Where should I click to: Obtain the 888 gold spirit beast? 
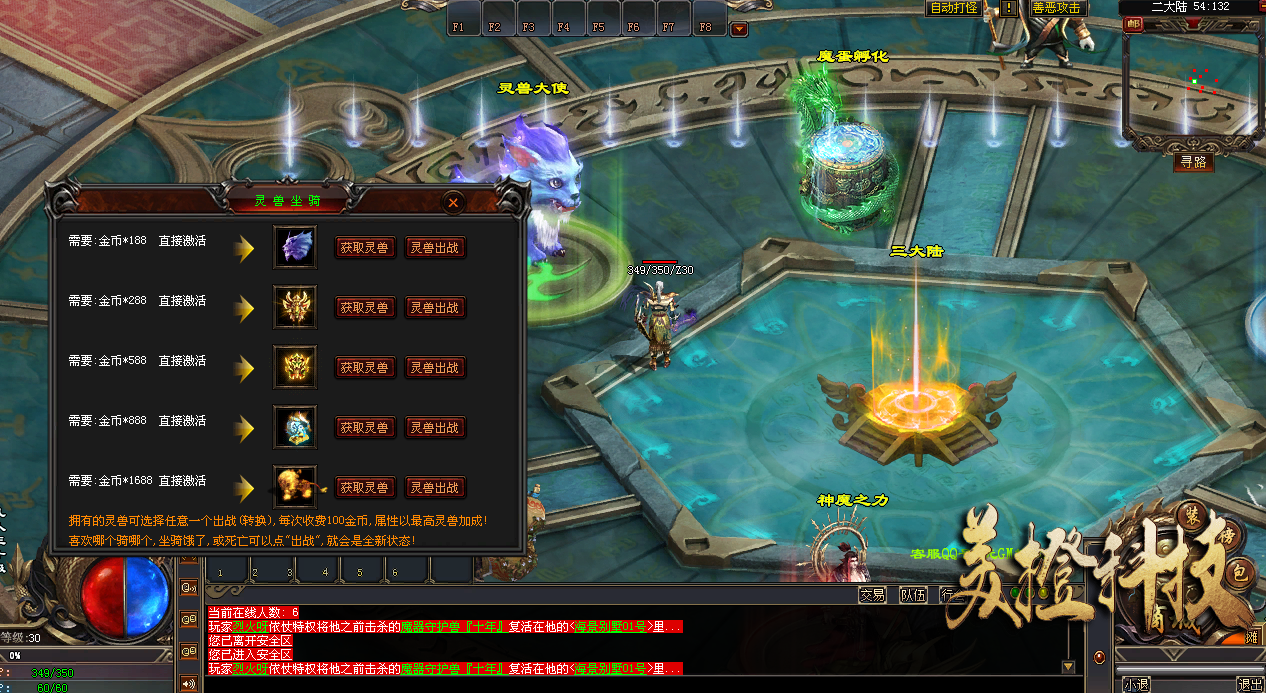tap(364, 428)
